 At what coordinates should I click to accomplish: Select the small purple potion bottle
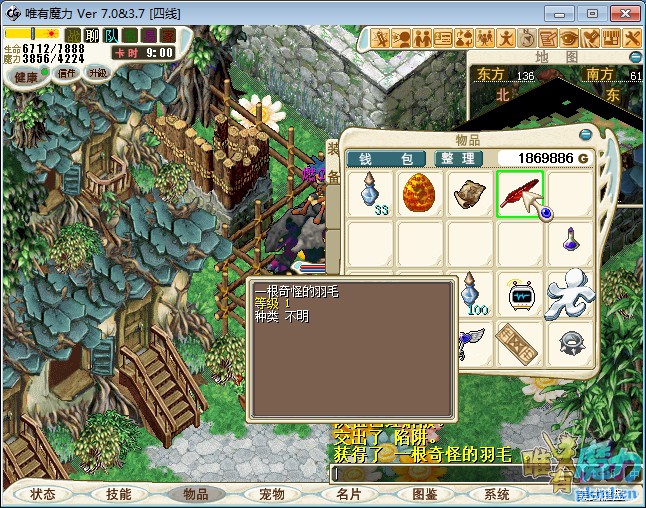(568, 240)
